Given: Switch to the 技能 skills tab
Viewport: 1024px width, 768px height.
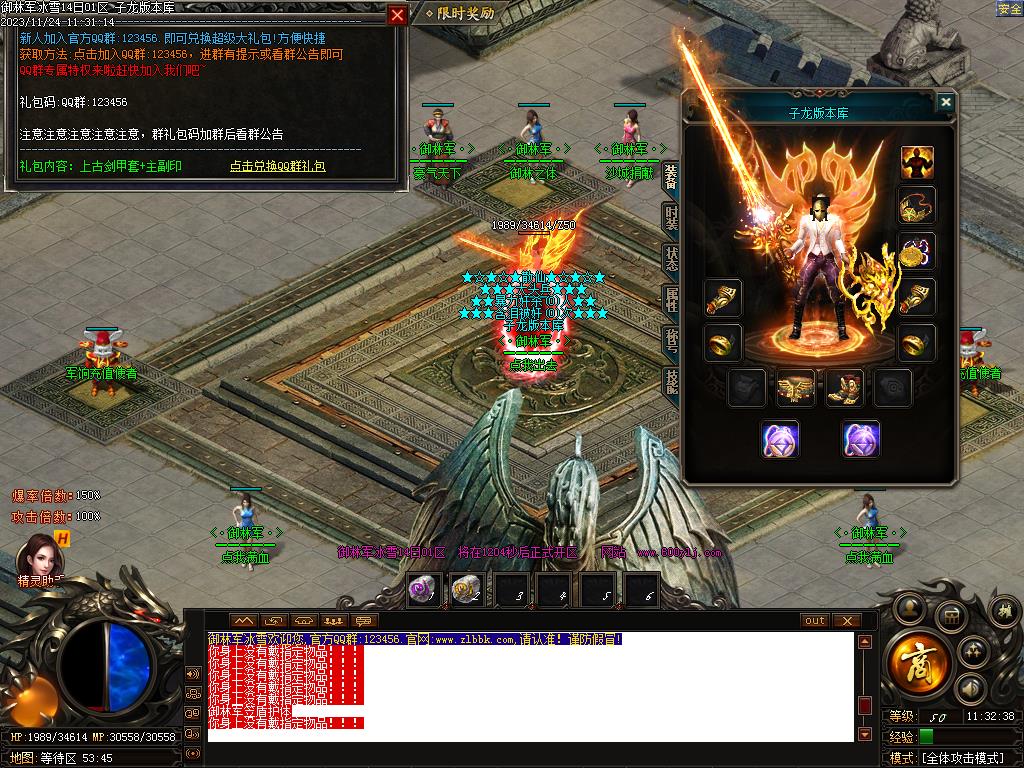Looking at the screenshot, I should [x=671, y=379].
